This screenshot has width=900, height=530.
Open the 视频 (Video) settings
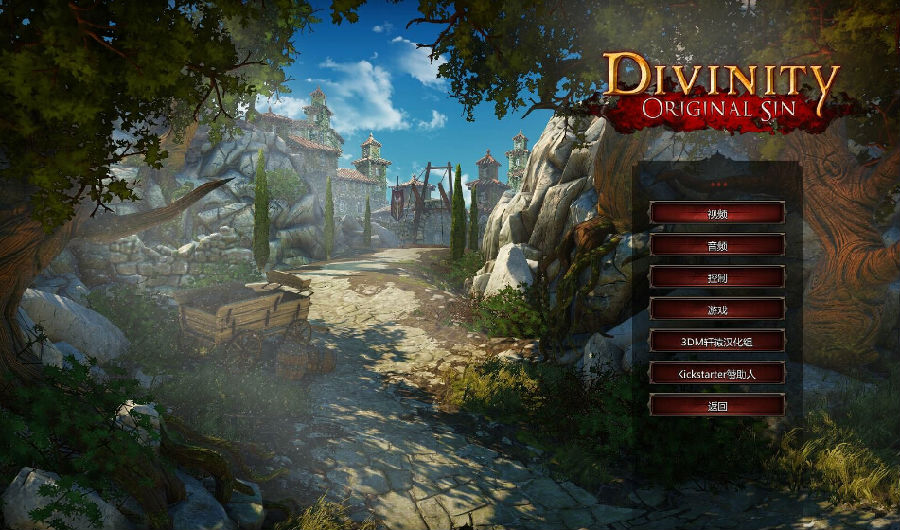tap(717, 213)
